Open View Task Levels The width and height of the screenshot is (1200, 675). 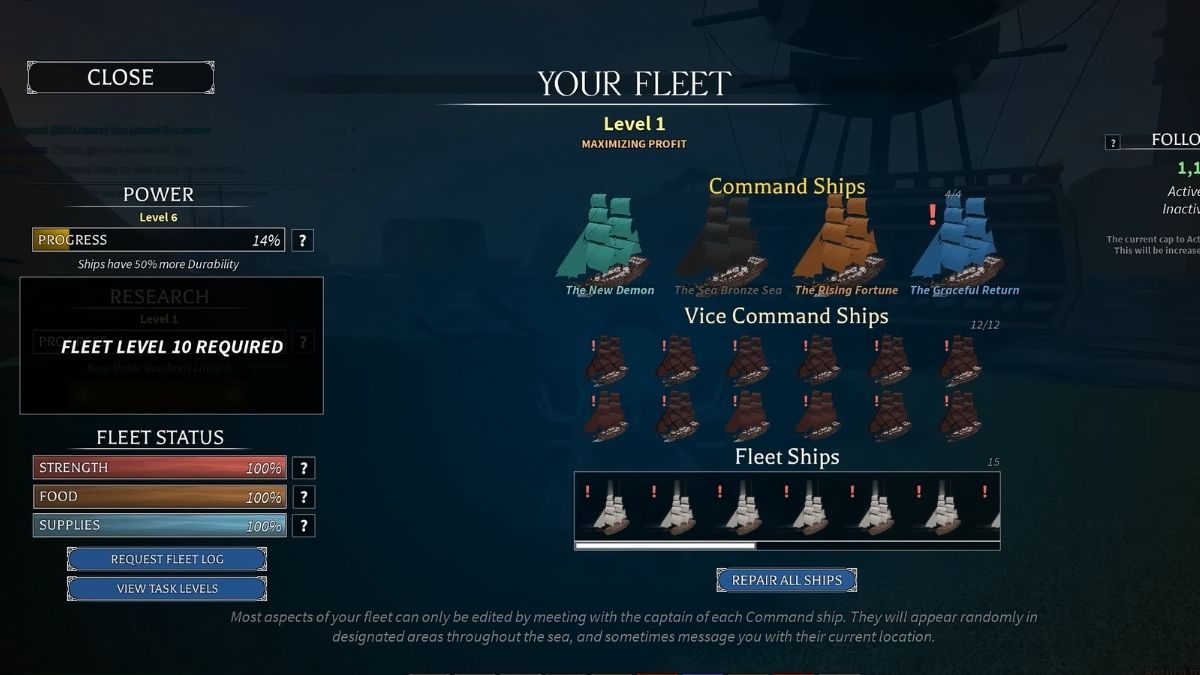coord(167,588)
